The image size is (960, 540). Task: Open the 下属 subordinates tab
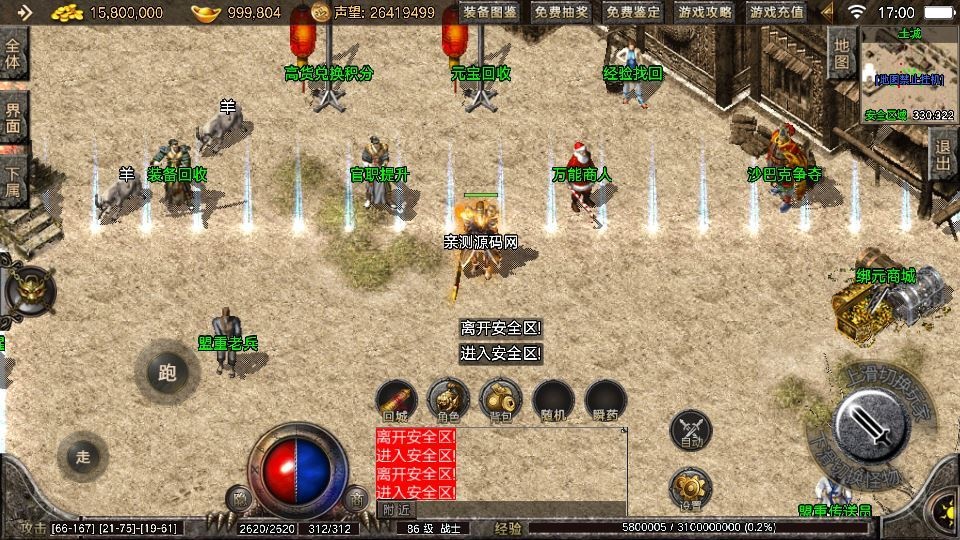13,177
